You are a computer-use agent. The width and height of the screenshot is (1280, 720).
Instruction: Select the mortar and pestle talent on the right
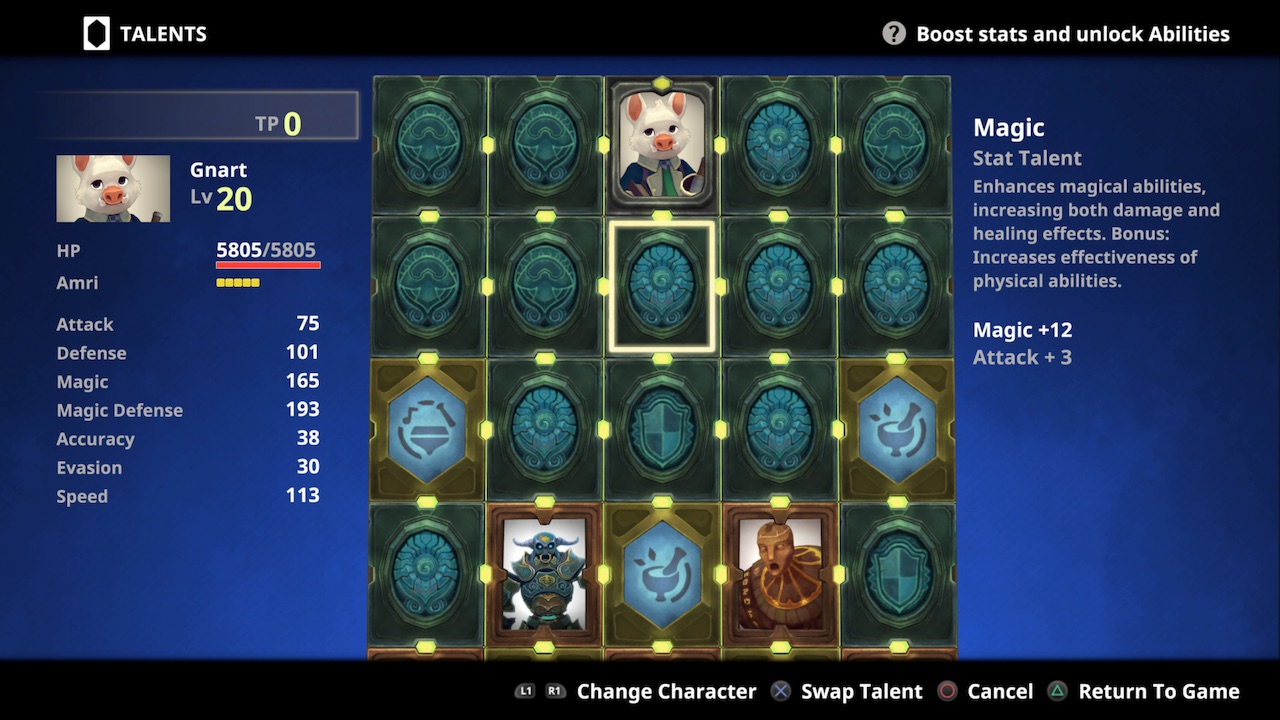coord(896,430)
